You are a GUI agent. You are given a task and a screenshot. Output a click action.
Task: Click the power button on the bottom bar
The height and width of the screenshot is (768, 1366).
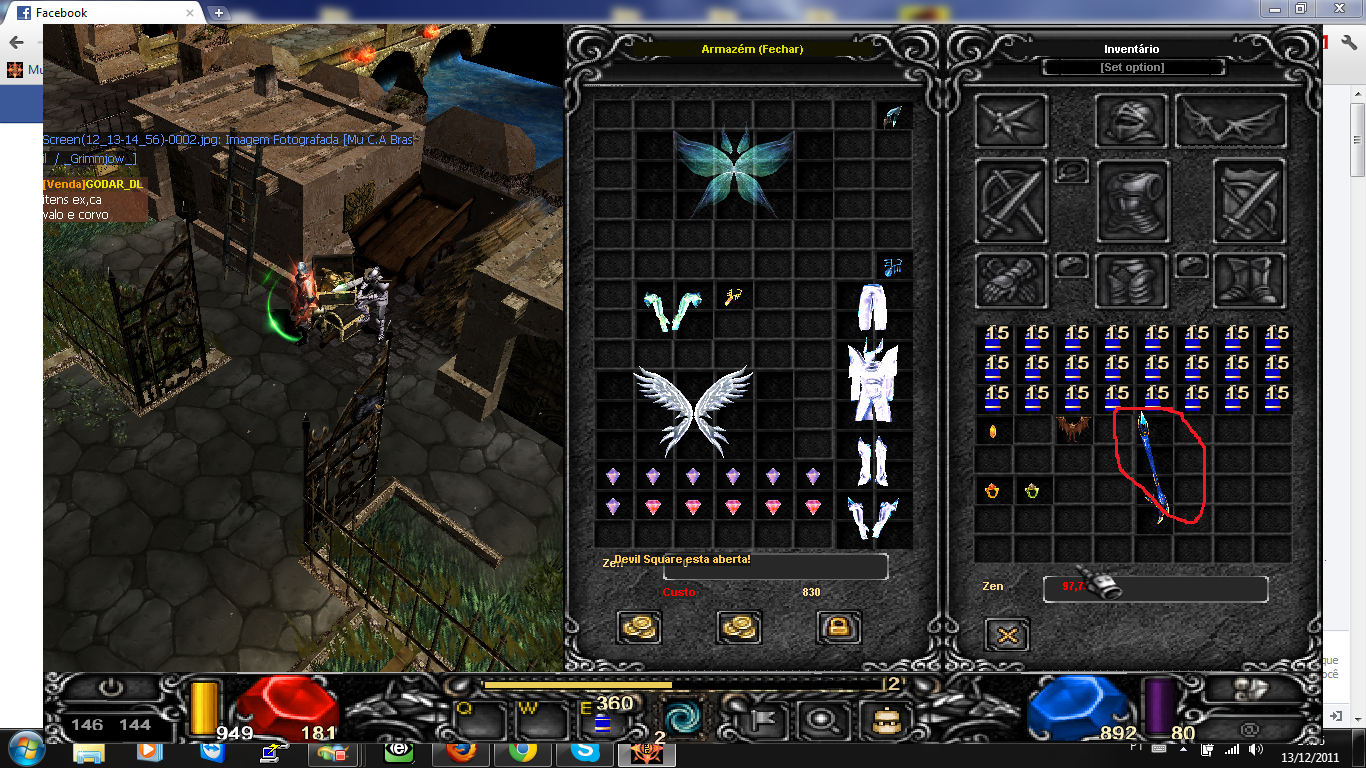[x=111, y=689]
